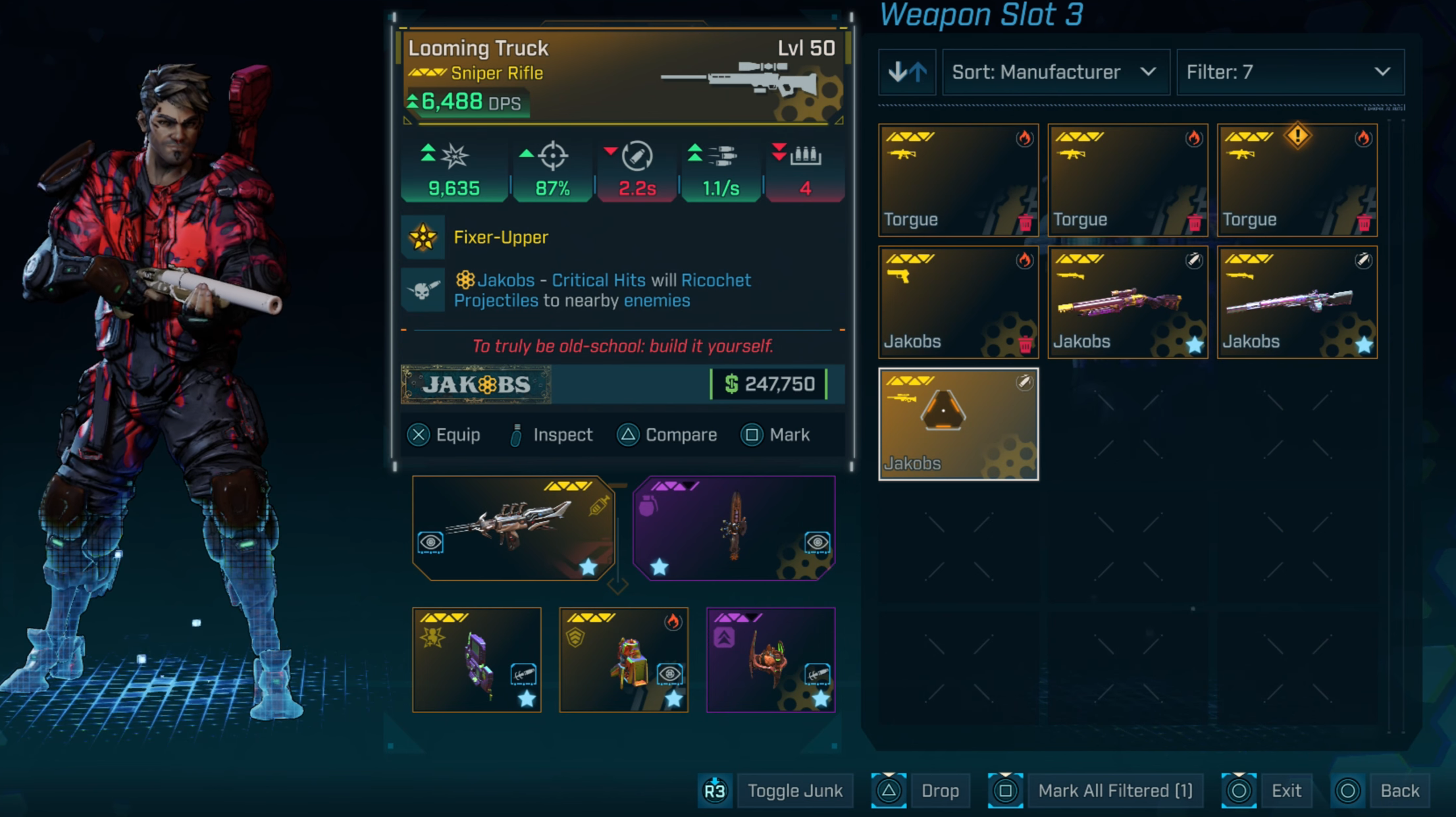Open the Sort: Manufacturer dropdown
This screenshot has height=817, width=1456.
tap(1055, 72)
